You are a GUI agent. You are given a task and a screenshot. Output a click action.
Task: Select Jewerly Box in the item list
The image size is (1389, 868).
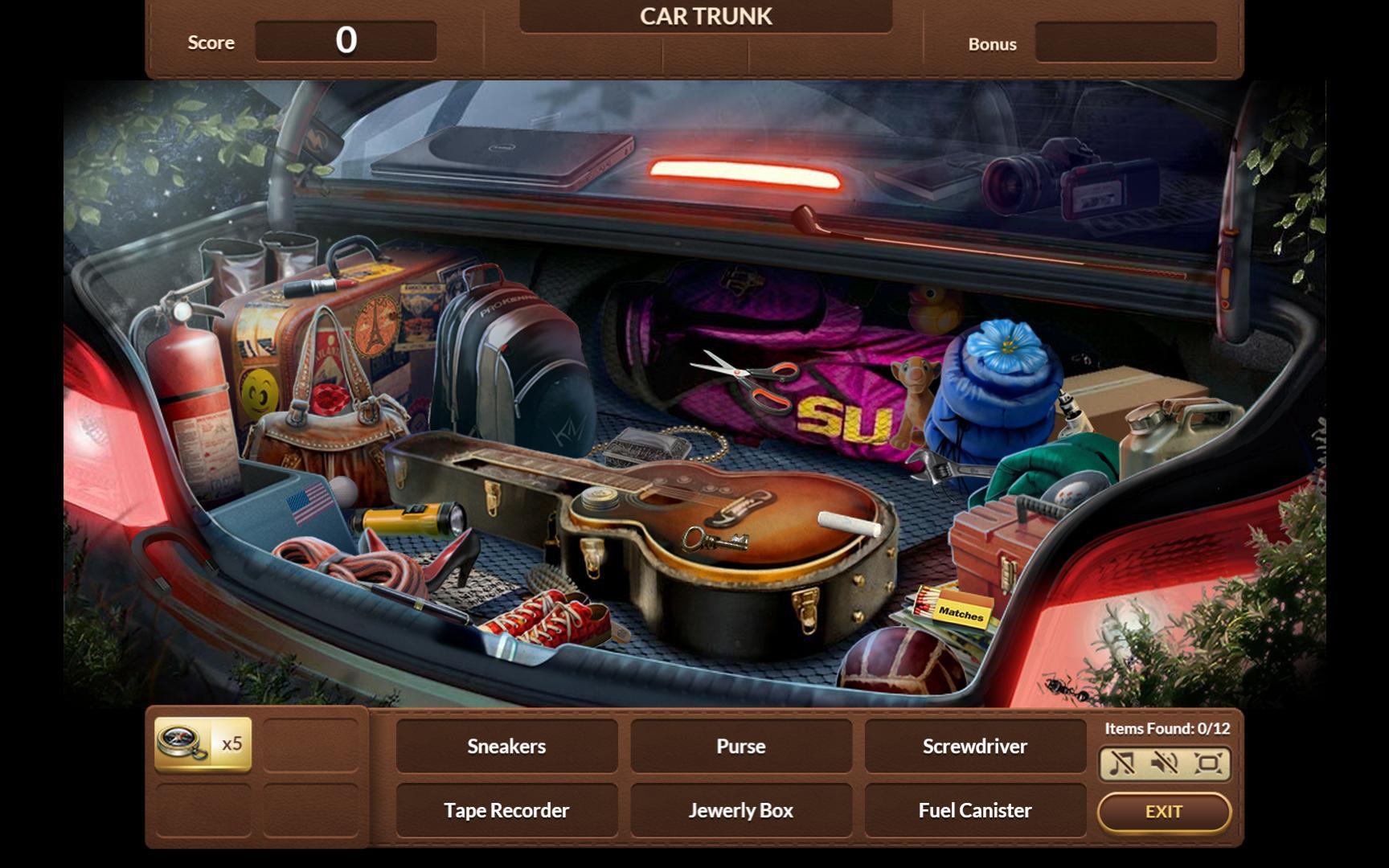[x=740, y=810]
